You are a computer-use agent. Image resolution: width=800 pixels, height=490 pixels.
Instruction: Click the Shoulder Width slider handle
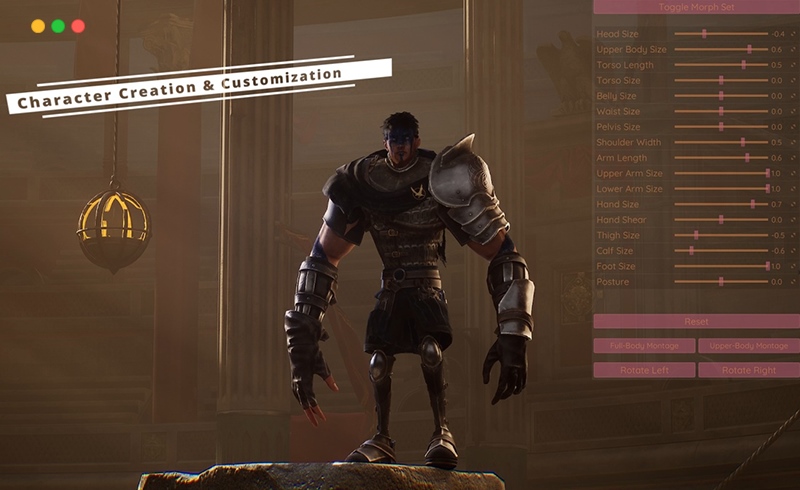pyautogui.click(x=743, y=142)
